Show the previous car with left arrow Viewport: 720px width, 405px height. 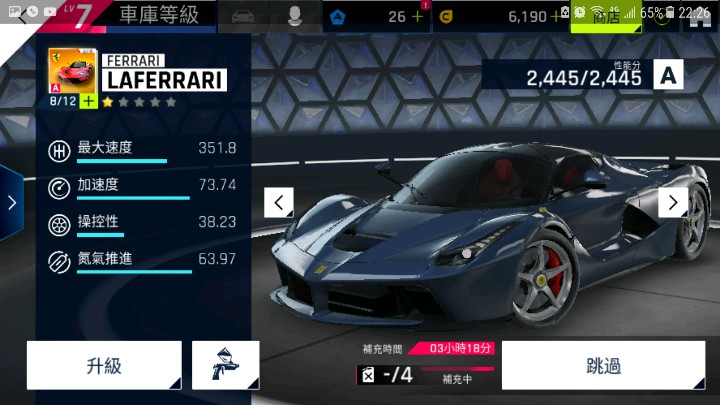point(279,203)
